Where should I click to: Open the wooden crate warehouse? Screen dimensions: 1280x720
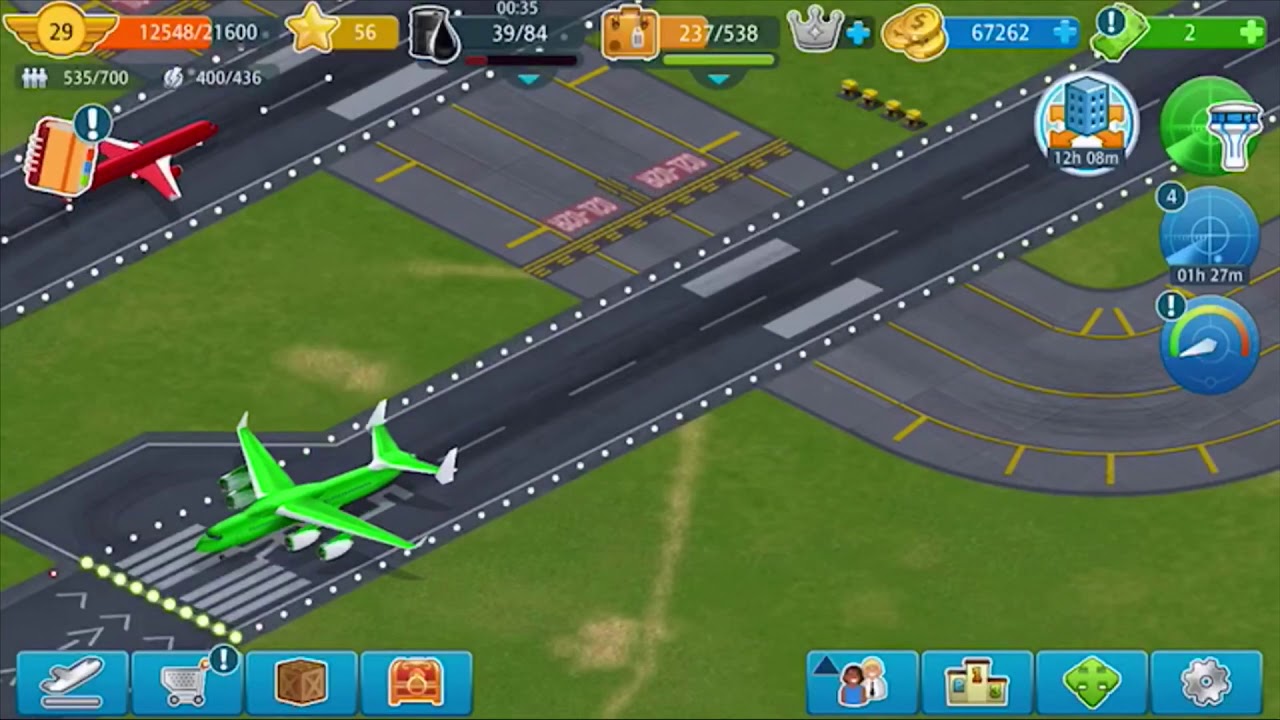(301, 681)
